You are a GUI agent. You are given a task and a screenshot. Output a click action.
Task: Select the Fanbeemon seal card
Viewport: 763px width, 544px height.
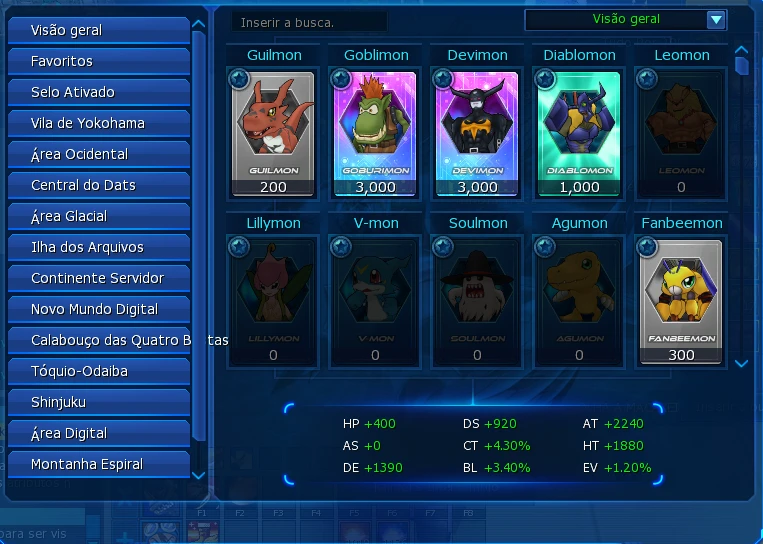[681, 300]
